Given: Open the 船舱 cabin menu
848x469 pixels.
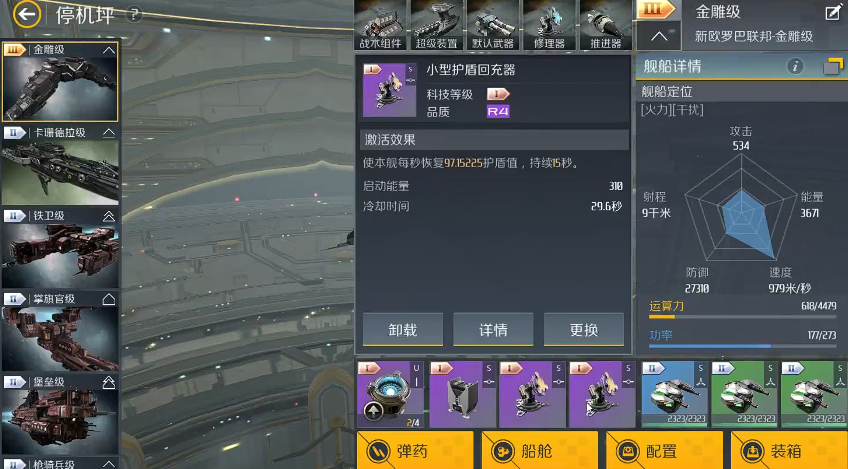Looking at the screenshot, I should [x=540, y=451].
